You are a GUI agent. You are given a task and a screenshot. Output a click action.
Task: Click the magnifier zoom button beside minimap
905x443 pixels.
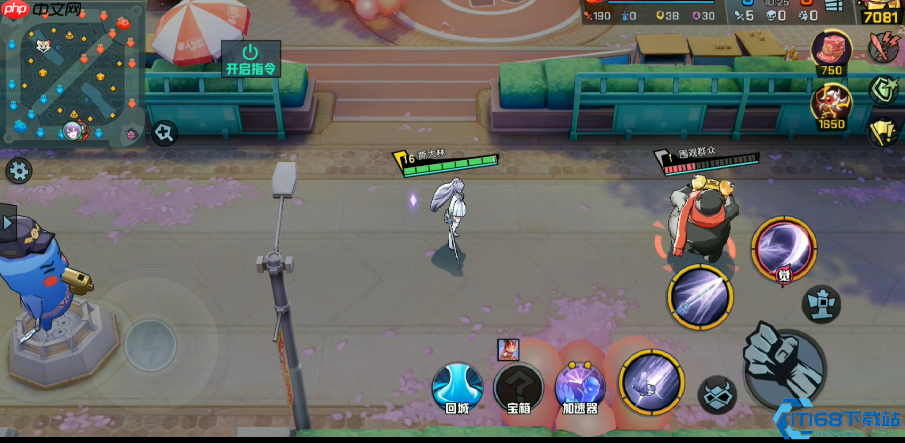164,131
